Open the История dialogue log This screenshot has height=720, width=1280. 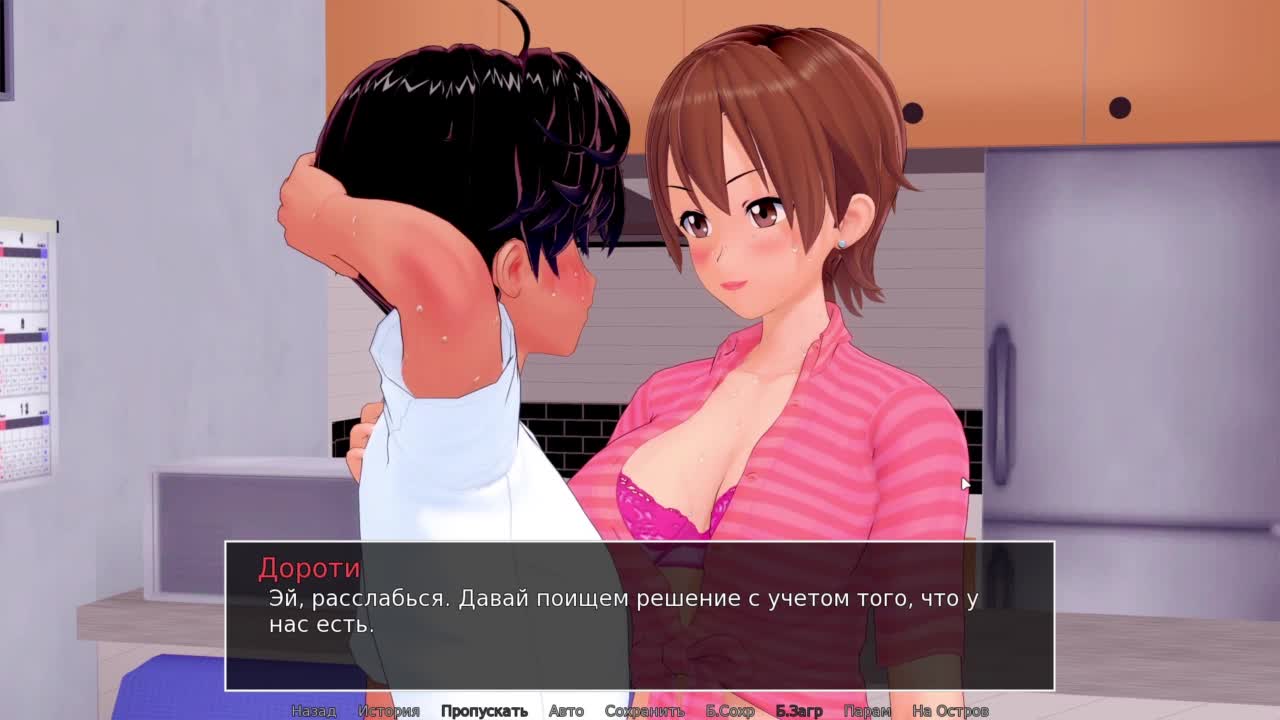coord(388,711)
